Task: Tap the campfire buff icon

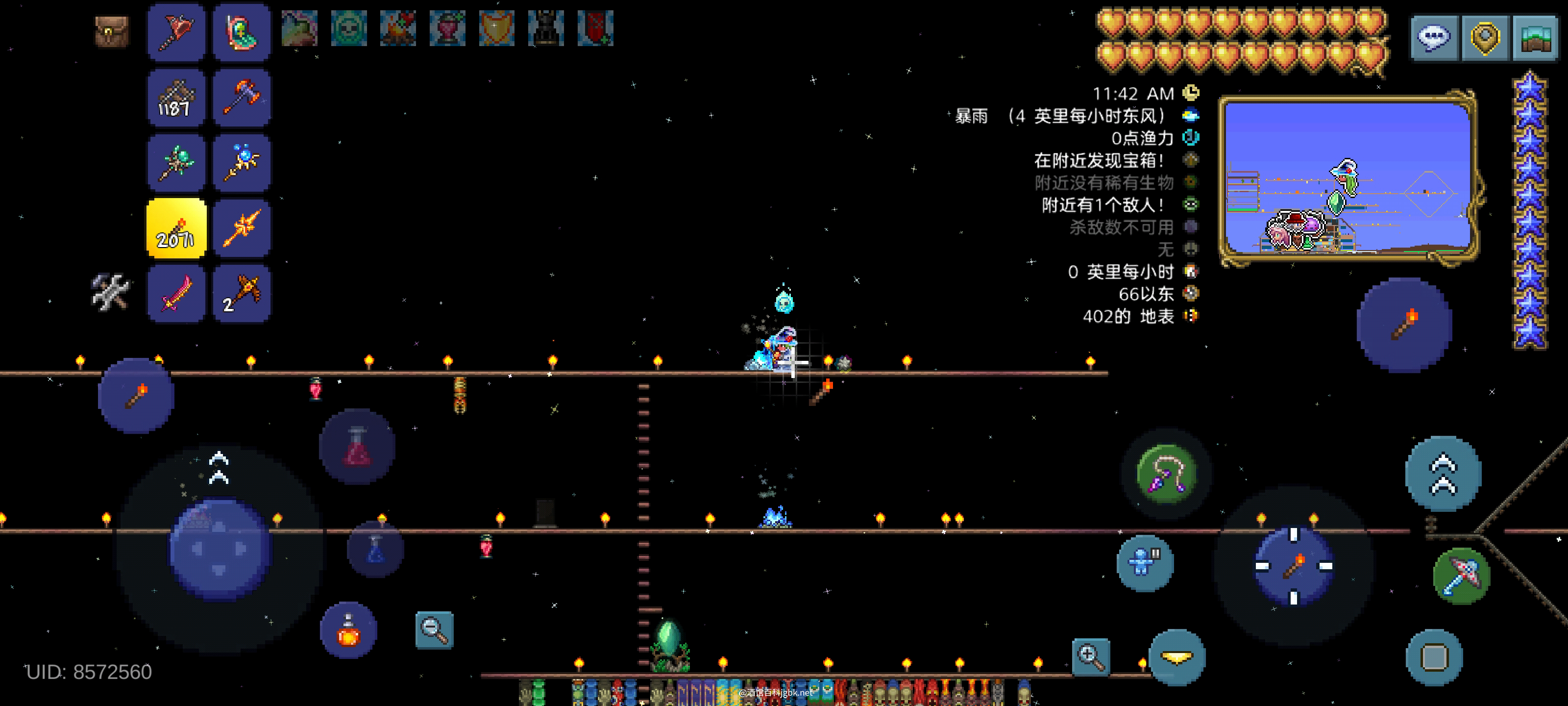Action: click(x=398, y=28)
